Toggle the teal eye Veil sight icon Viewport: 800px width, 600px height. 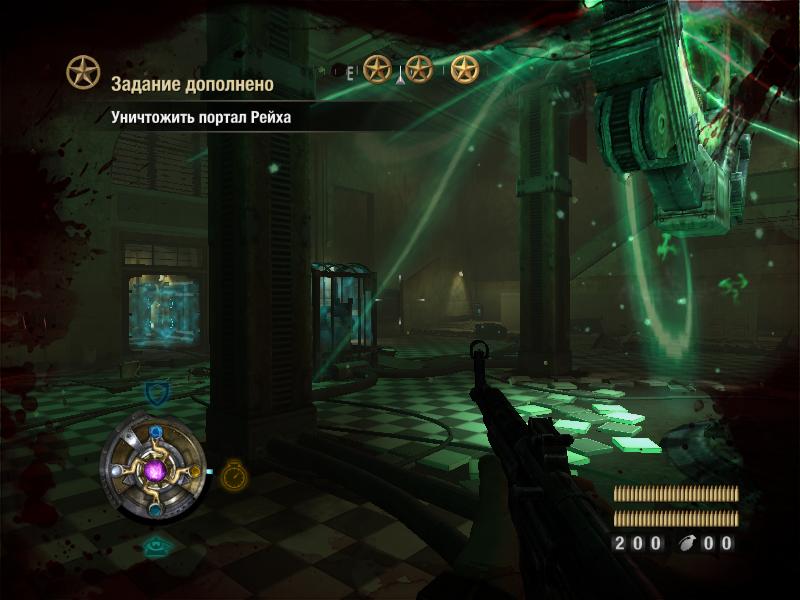click(154, 547)
